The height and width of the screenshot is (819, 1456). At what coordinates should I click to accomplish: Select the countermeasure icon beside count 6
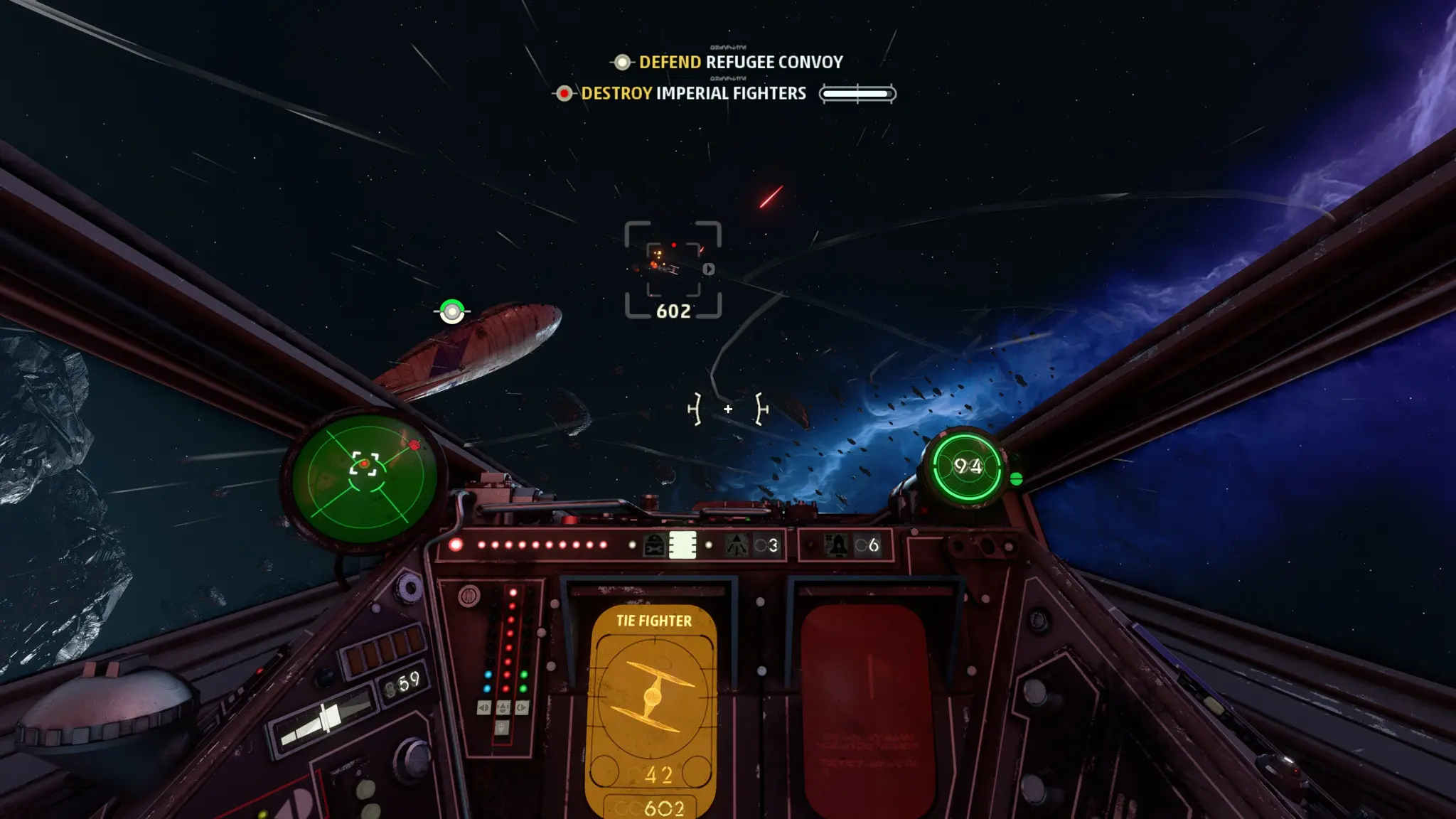[837, 545]
